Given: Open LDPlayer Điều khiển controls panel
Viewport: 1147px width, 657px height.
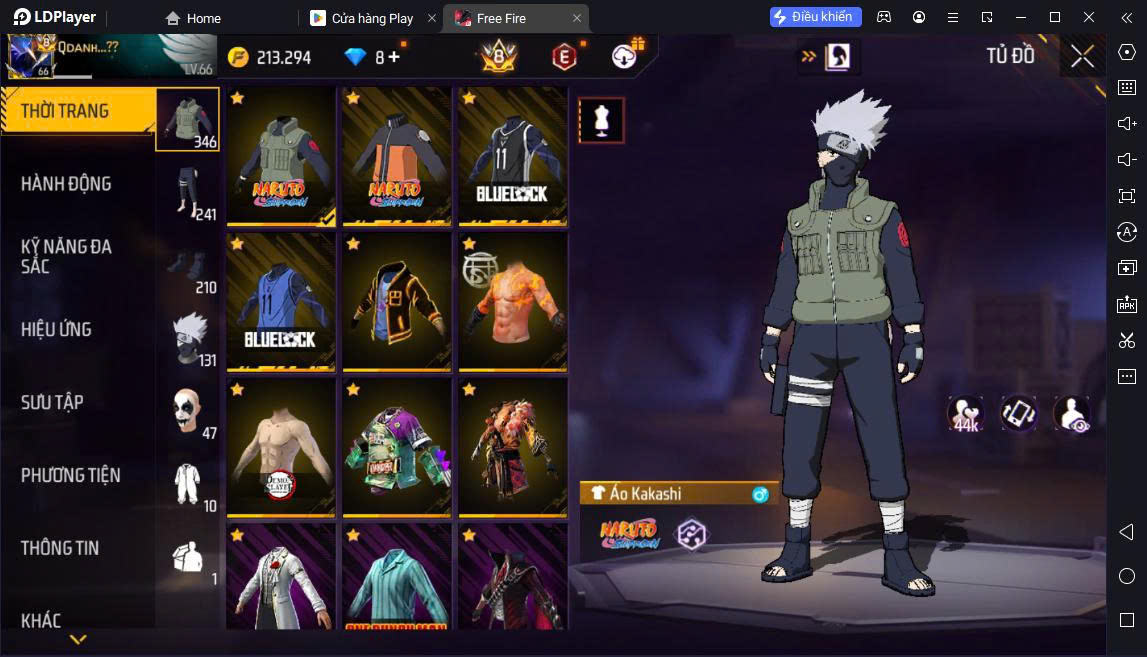Looking at the screenshot, I should point(815,17).
